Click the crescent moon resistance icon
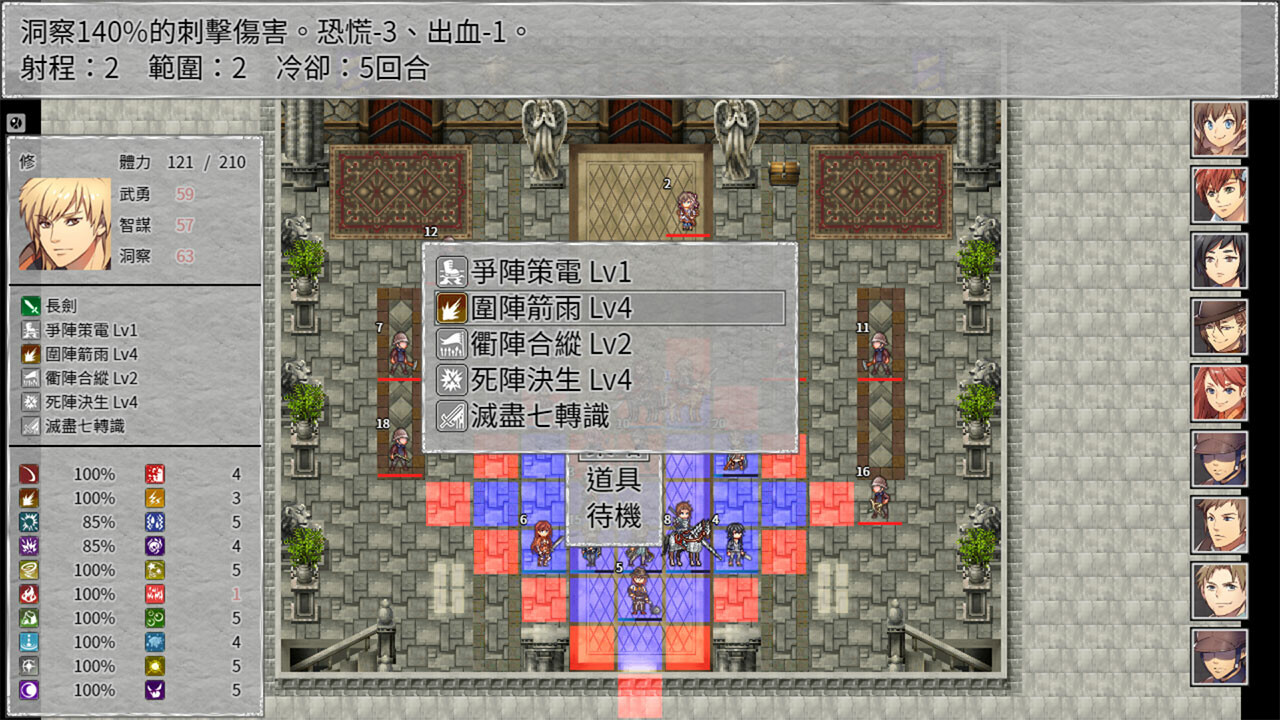This screenshot has height=720, width=1280. click(26, 689)
